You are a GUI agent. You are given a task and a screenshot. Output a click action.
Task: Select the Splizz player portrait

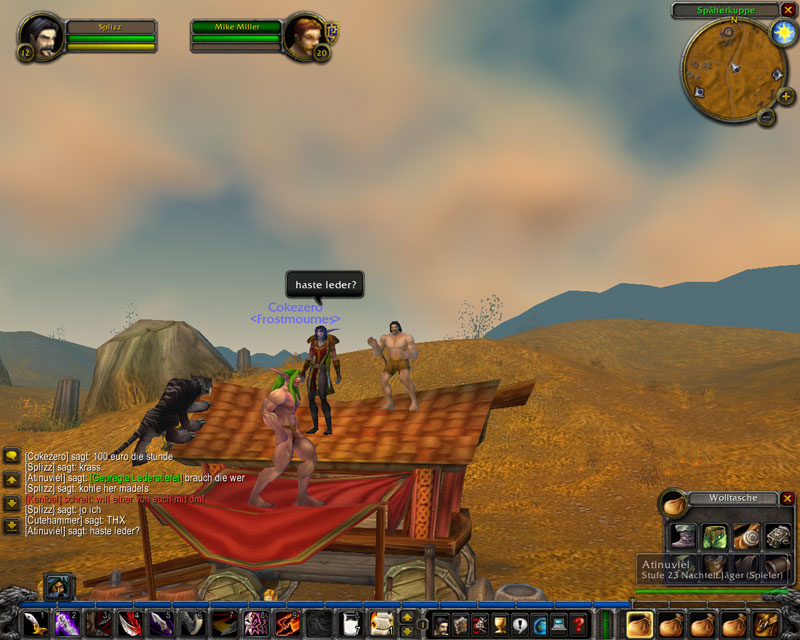click(x=43, y=35)
